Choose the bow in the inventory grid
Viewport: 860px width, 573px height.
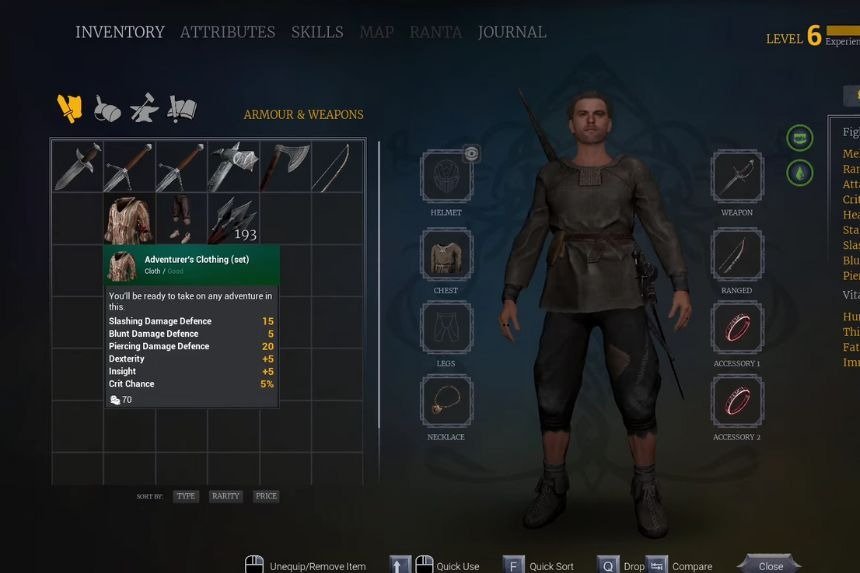click(x=337, y=166)
